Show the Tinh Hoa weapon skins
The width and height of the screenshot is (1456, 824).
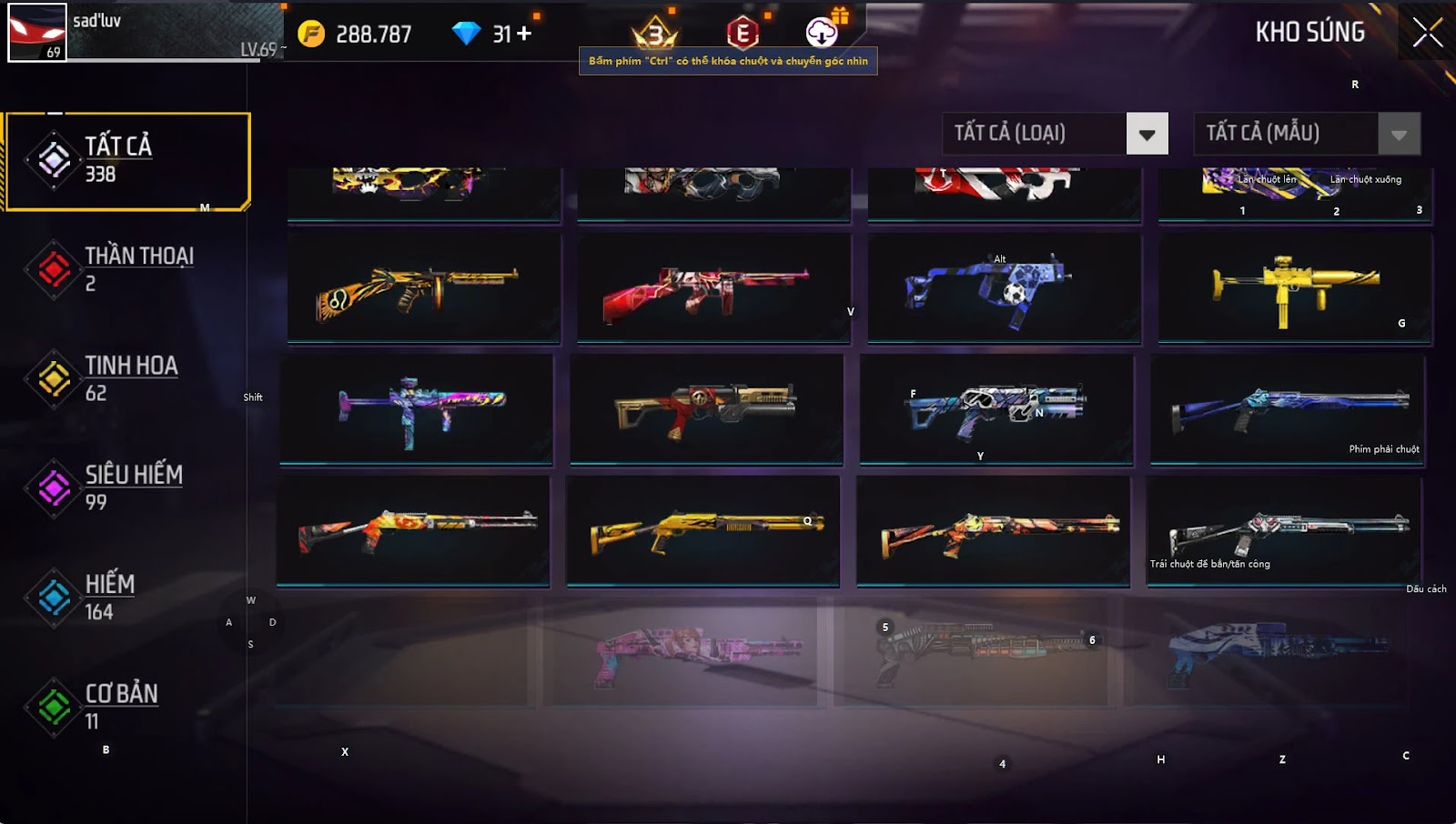pyautogui.click(x=127, y=378)
